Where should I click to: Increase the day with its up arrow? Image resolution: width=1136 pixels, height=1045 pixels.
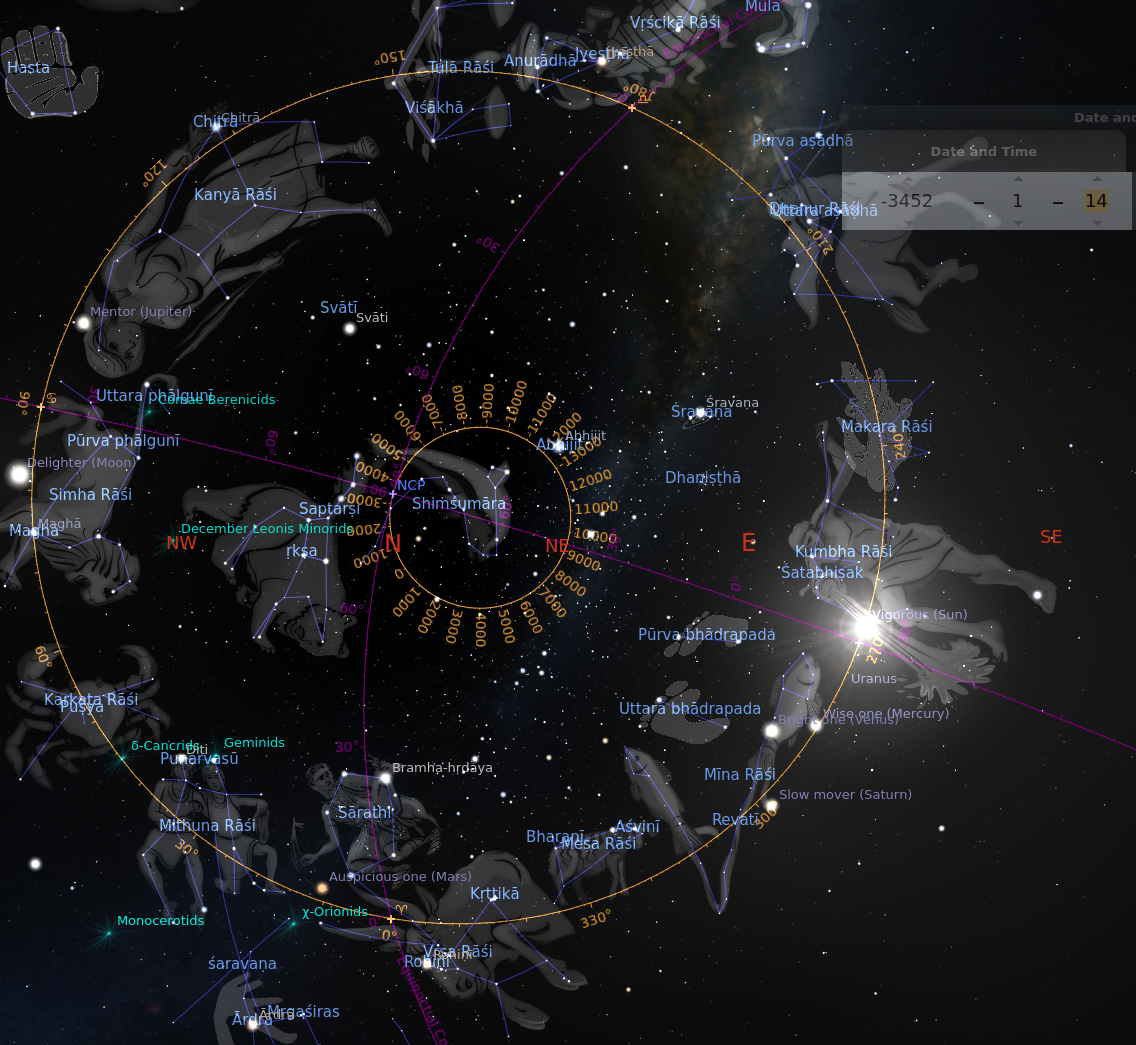point(1096,179)
